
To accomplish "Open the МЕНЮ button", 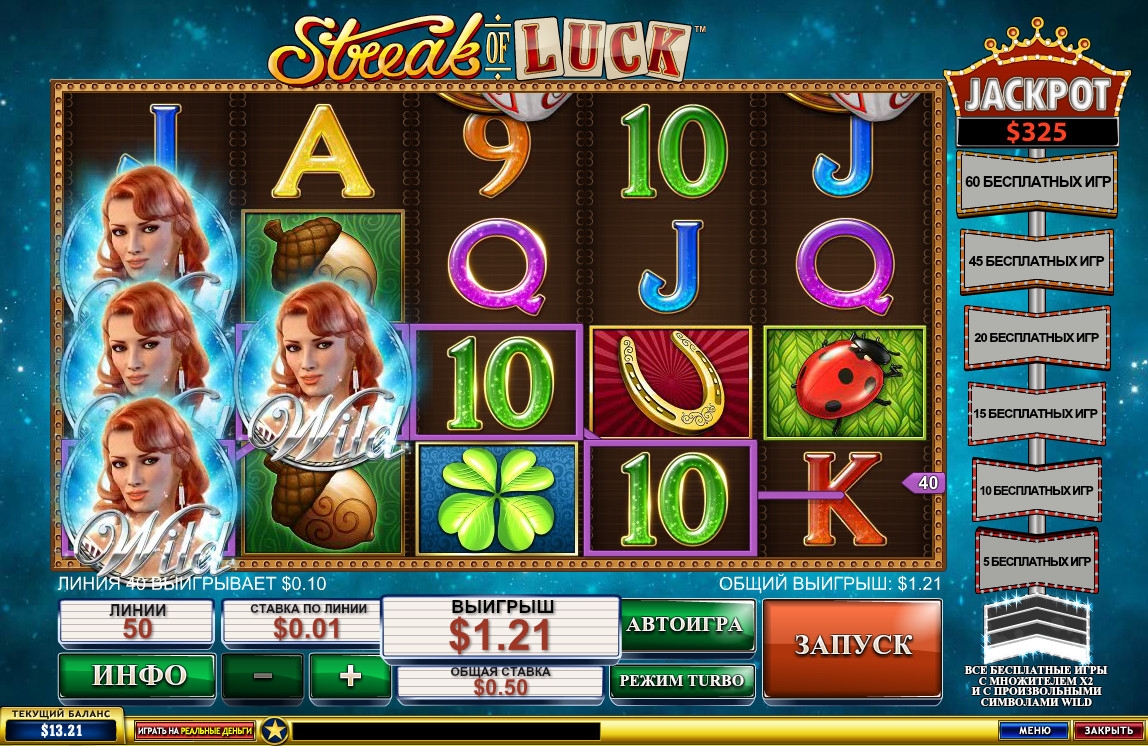I will pos(1035,731).
